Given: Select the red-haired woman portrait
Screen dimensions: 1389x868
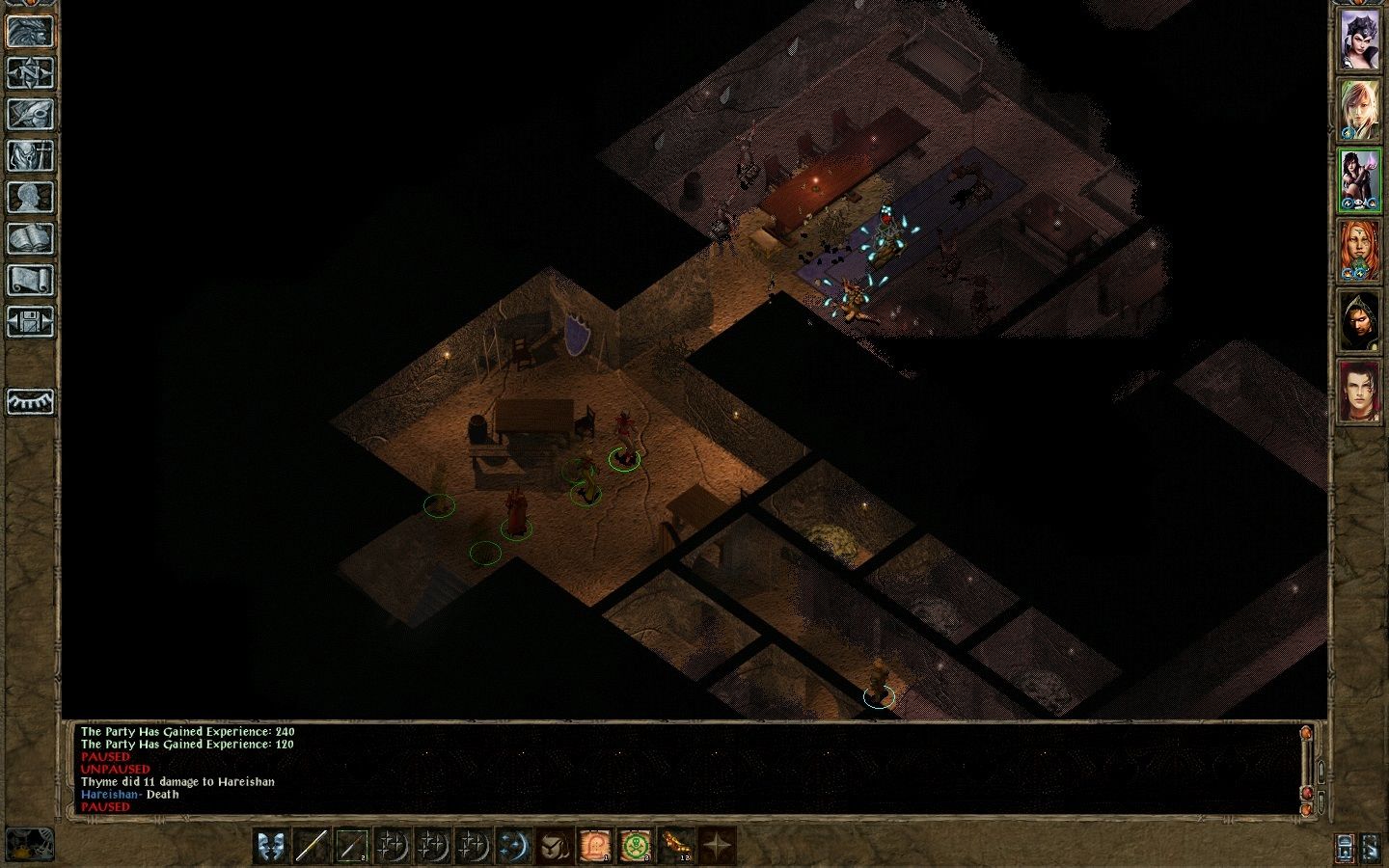Looking at the screenshot, I should click(1358, 251).
